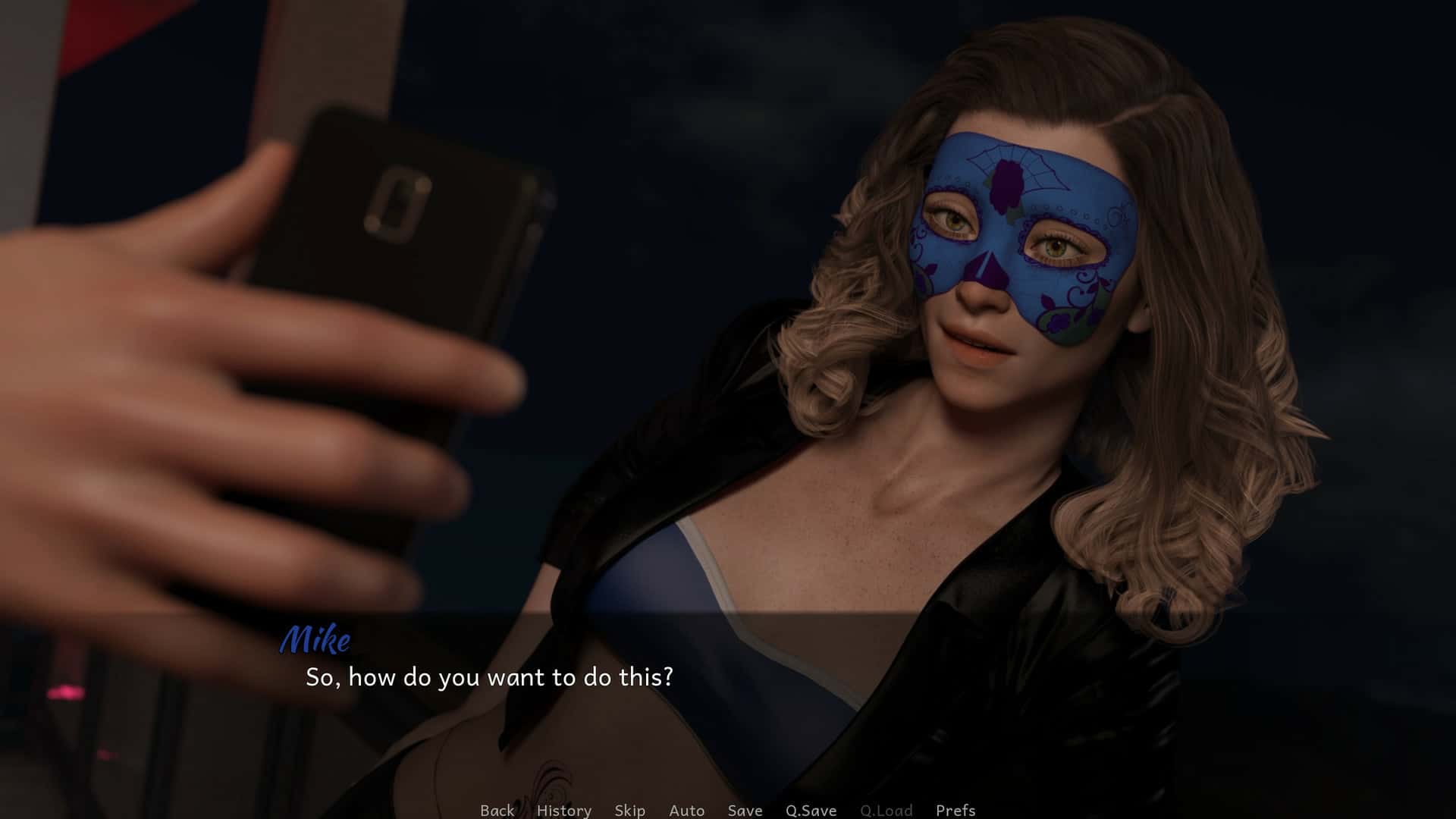1456x819 pixels.
Task: Toggle Auto-forward mode
Action: click(686, 810)
